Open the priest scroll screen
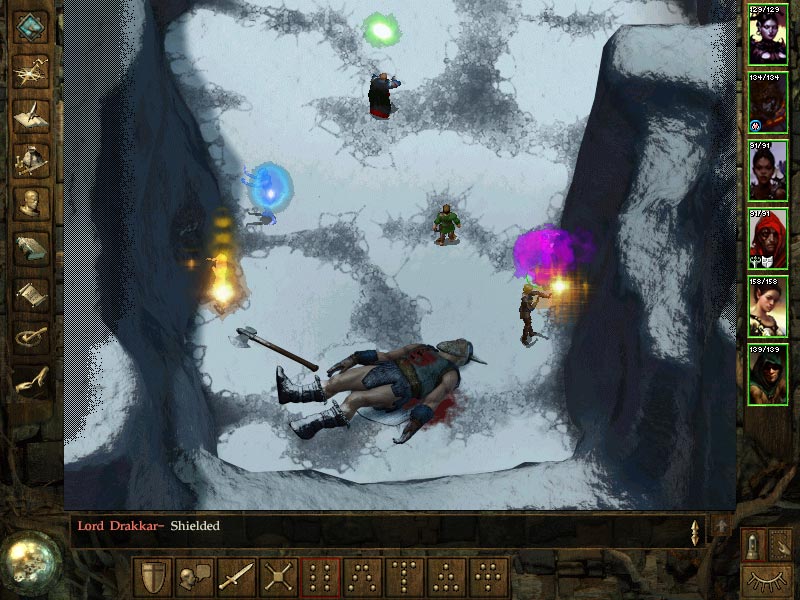This screenshot has width=800, height=600. click(31, 292)
